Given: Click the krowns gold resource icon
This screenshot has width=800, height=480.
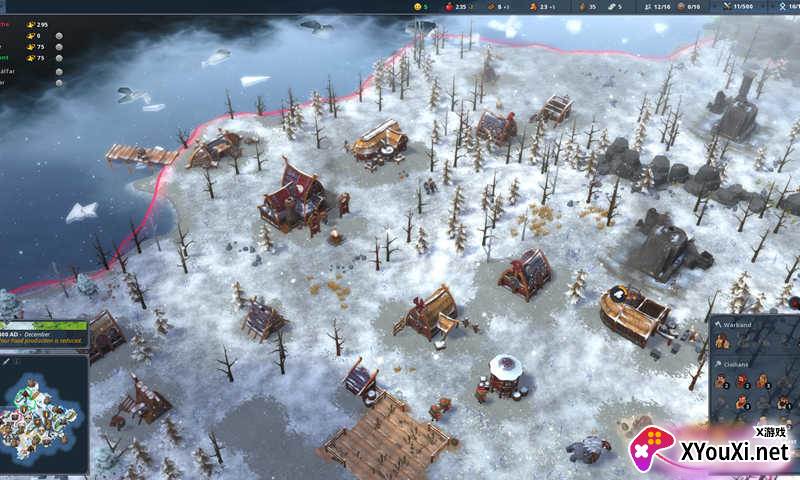Looking at the screenshot, I should pos(535,6).
